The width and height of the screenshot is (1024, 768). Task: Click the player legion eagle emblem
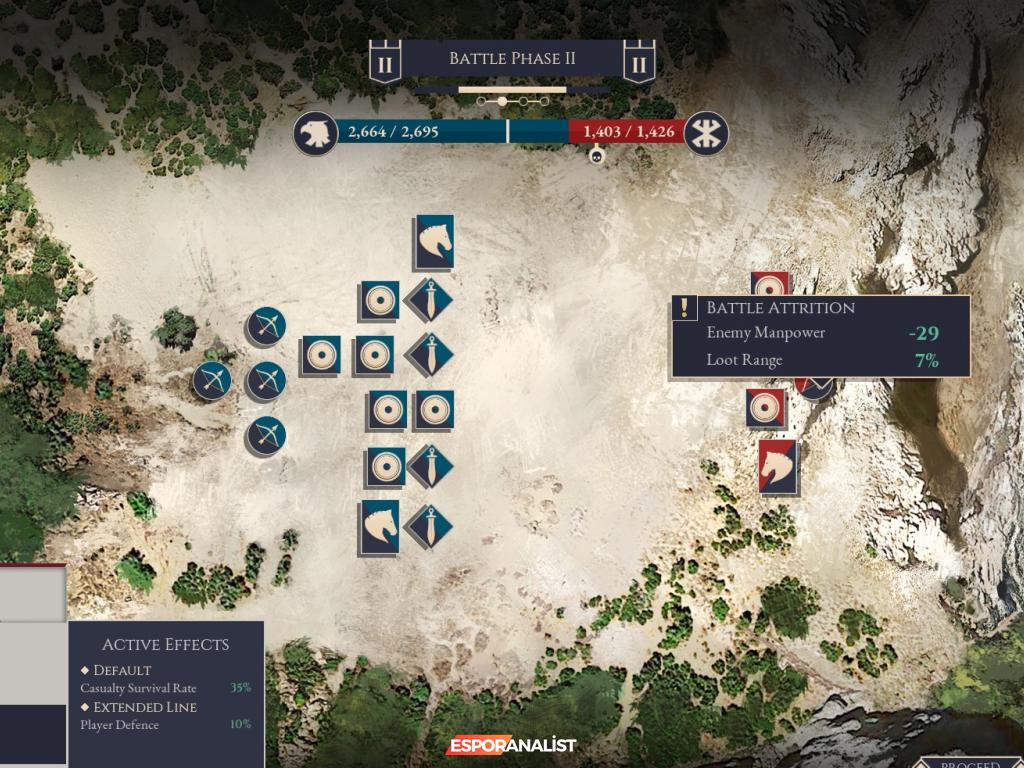(314, 133)
